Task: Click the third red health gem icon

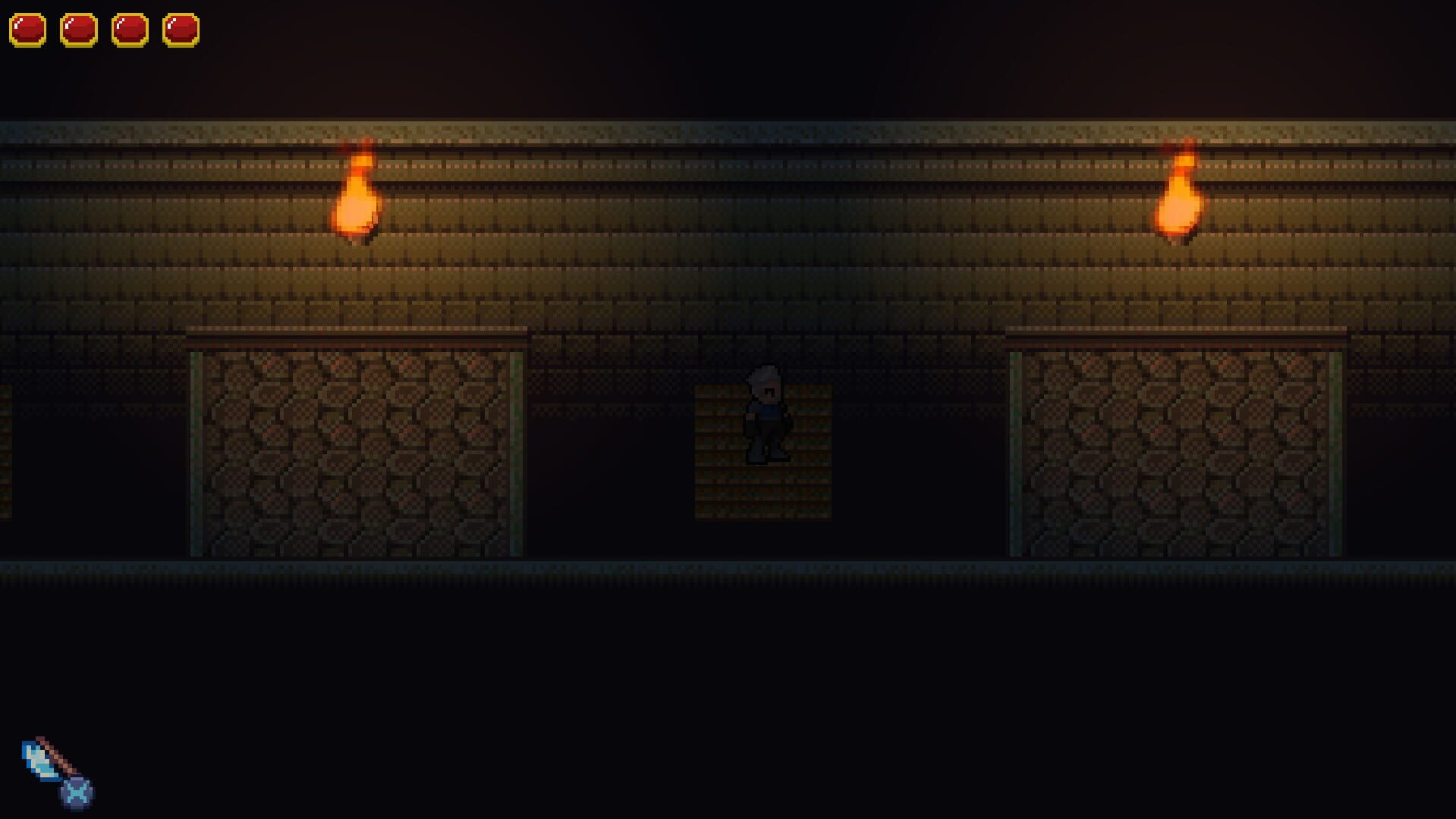Action: pyautogui.click(x=131, y=30)
